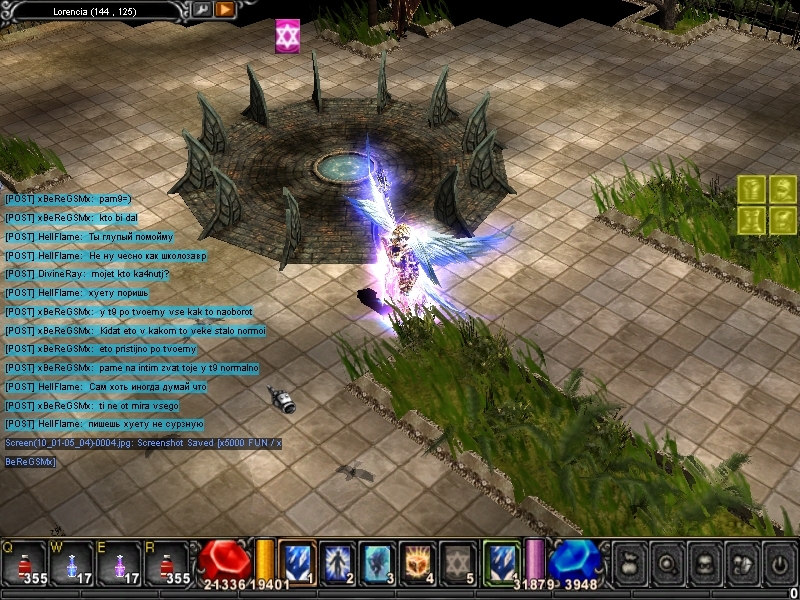
Task: Activate the orange burst skill in slot 4
Action: (x=417, y=560)
